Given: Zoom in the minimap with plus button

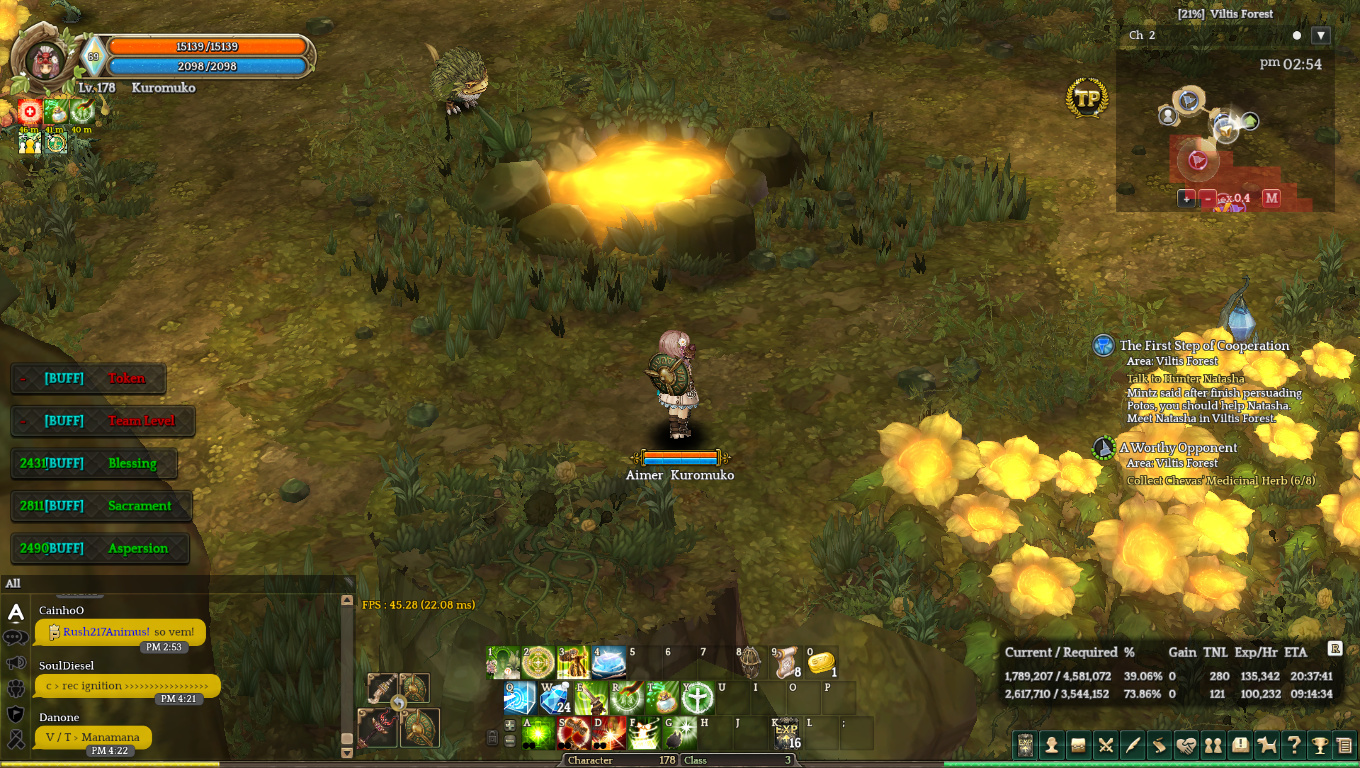Looking at the screenshot, I should pos(1187,198).
